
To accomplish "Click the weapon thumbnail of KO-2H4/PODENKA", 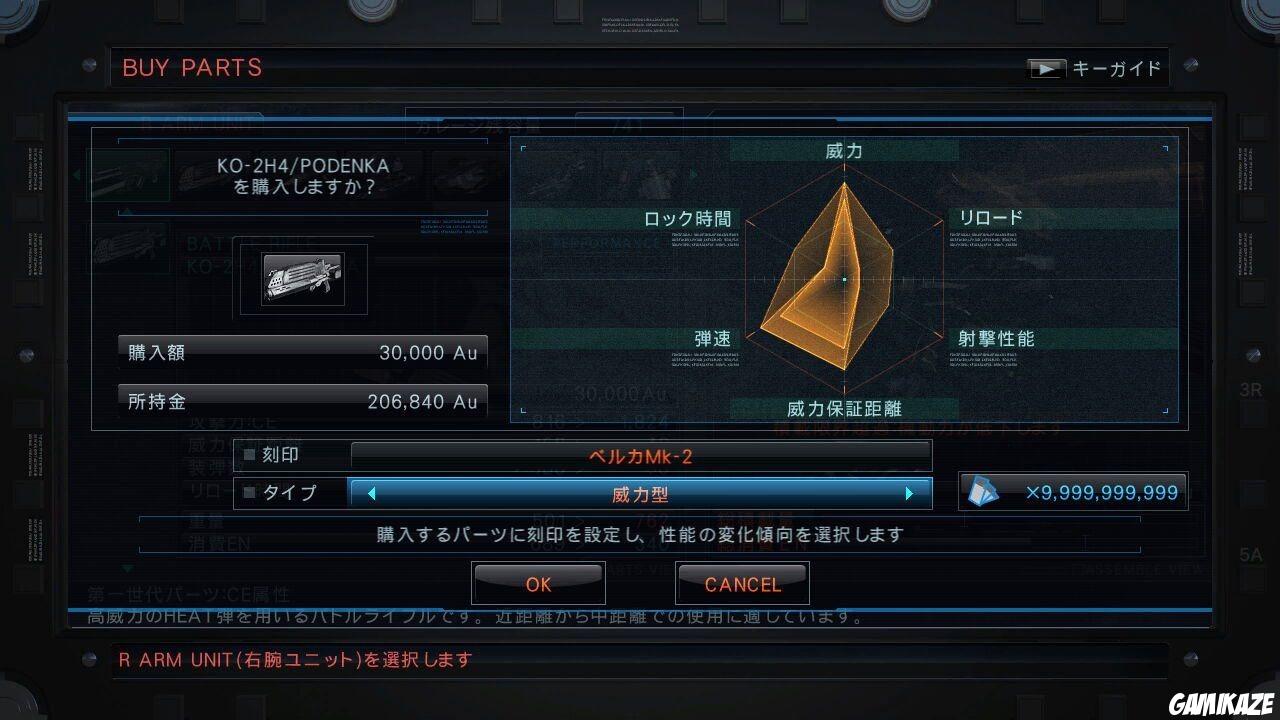I will click(x=302, y=279).
